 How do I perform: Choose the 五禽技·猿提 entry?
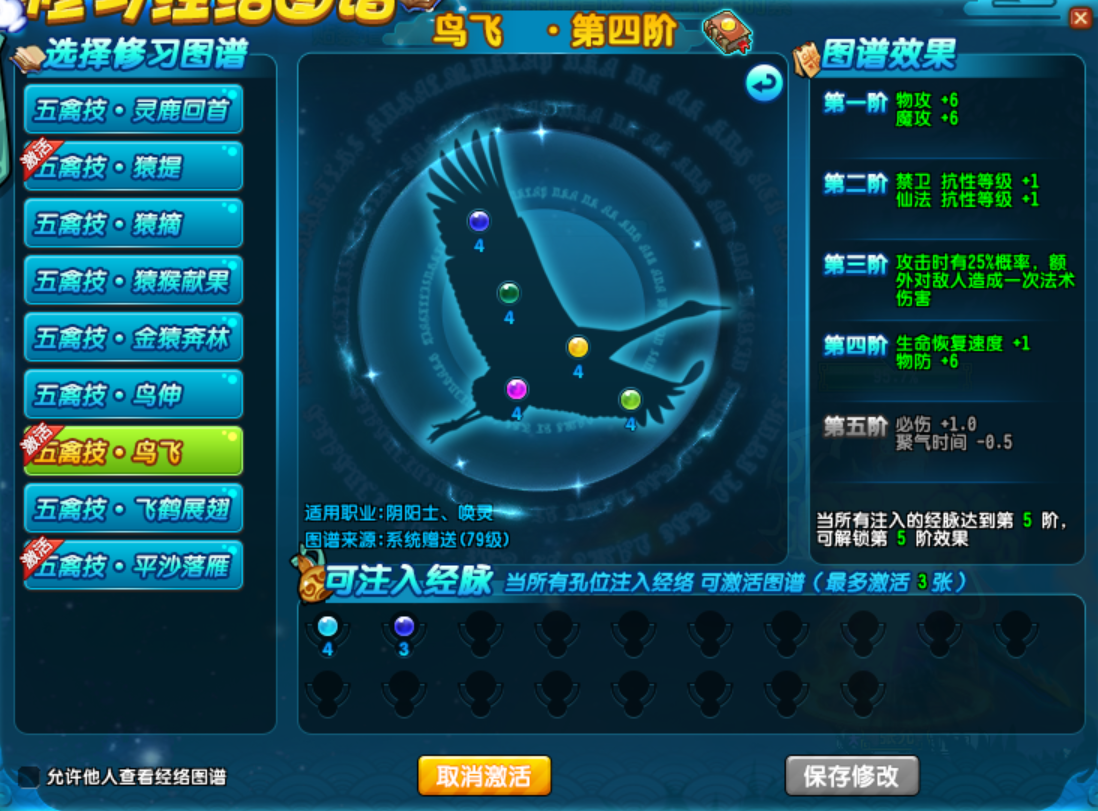click(133, 166)
